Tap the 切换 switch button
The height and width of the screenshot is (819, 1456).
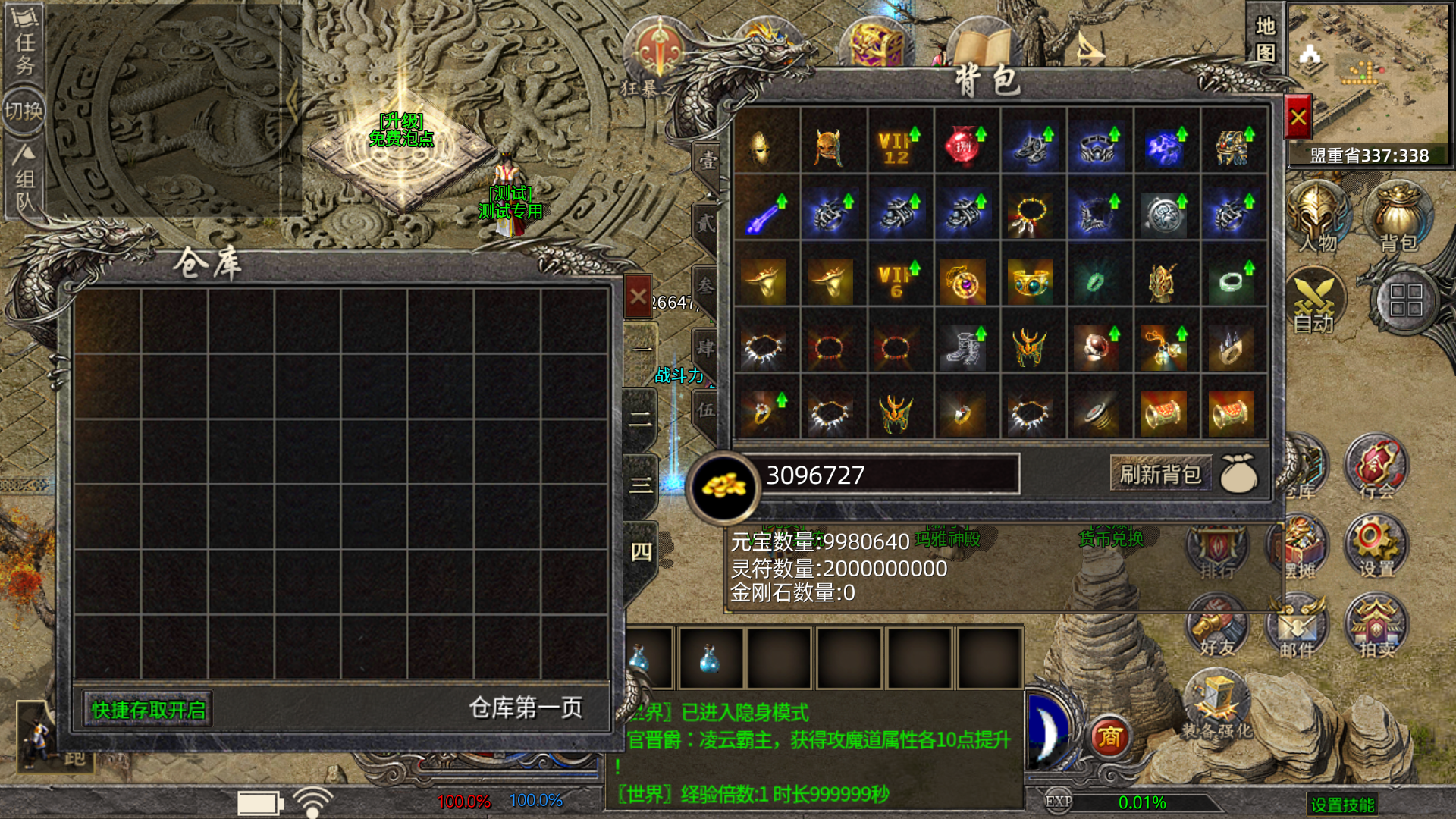coord(24,111)
